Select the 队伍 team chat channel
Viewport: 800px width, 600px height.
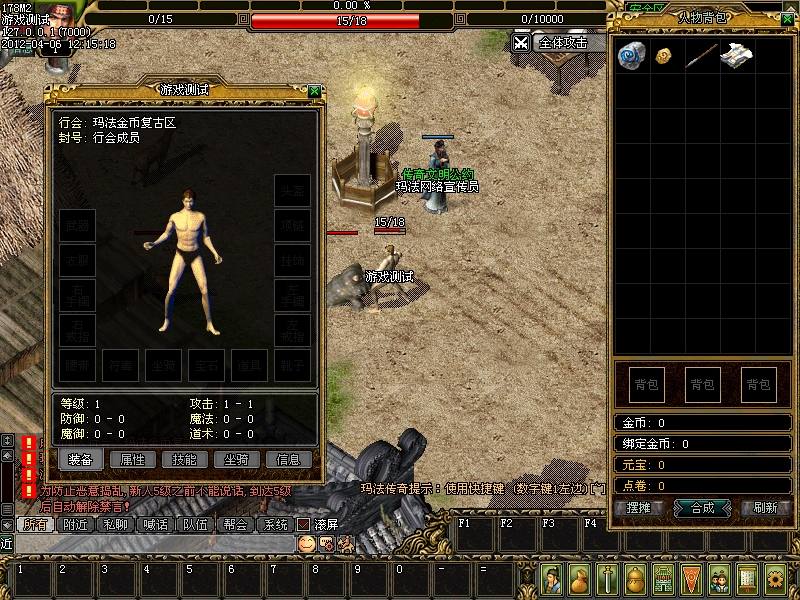click(195, 524)
